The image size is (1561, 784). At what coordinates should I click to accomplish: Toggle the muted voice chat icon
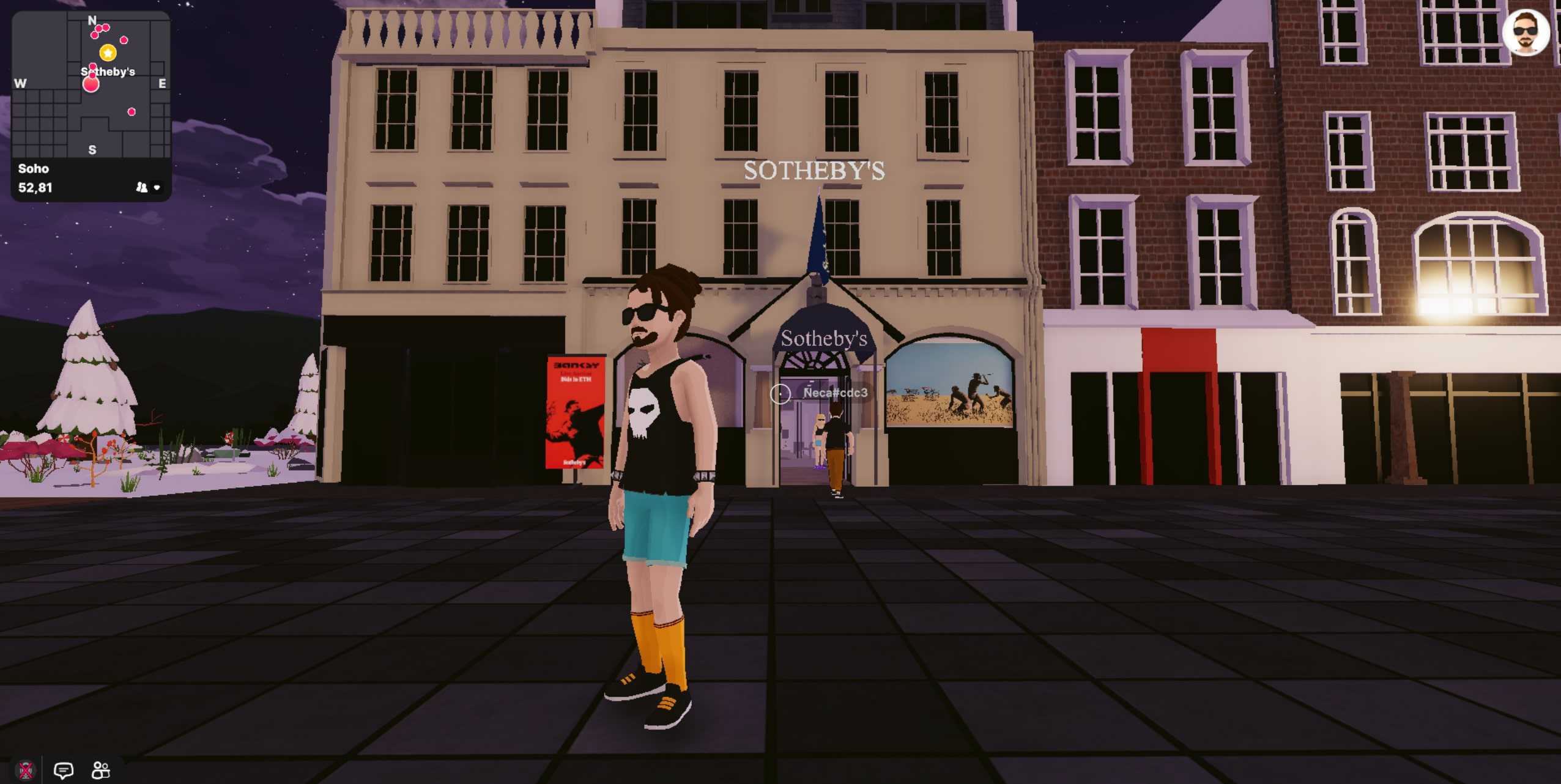pos(26,770)
